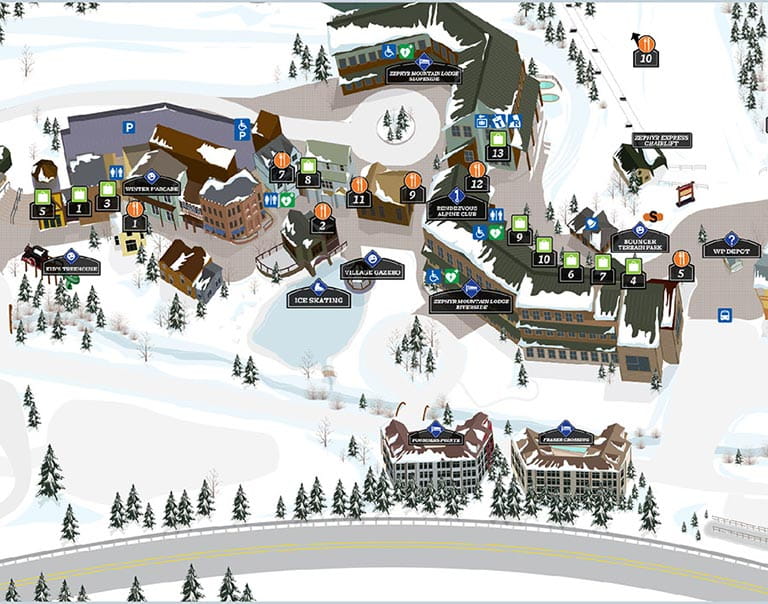Select green shopping marker number 13
This screenshot has height=604, width=768.
pos(497,146)
